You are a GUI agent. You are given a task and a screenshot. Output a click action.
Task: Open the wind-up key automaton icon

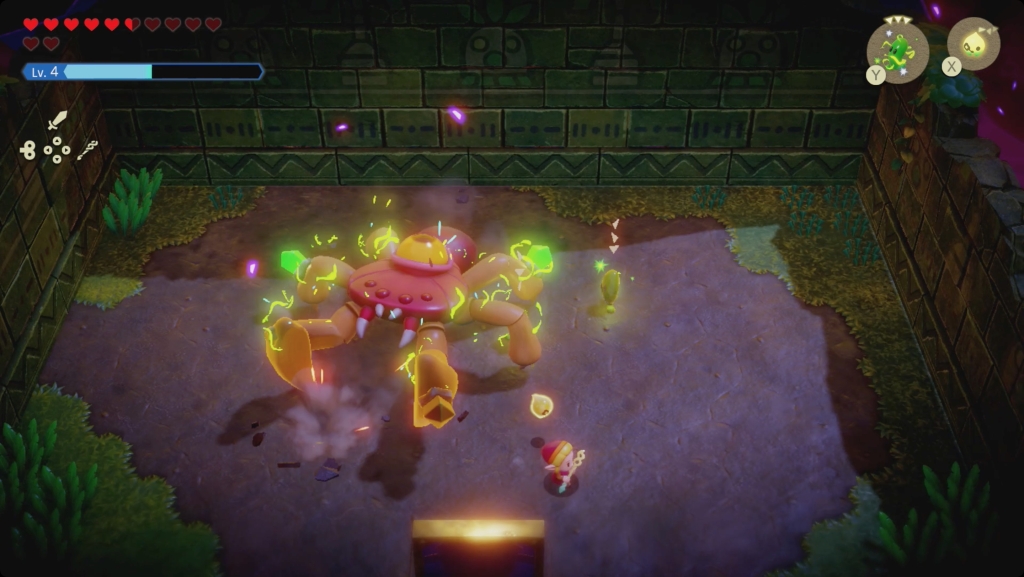coord(27,150)
